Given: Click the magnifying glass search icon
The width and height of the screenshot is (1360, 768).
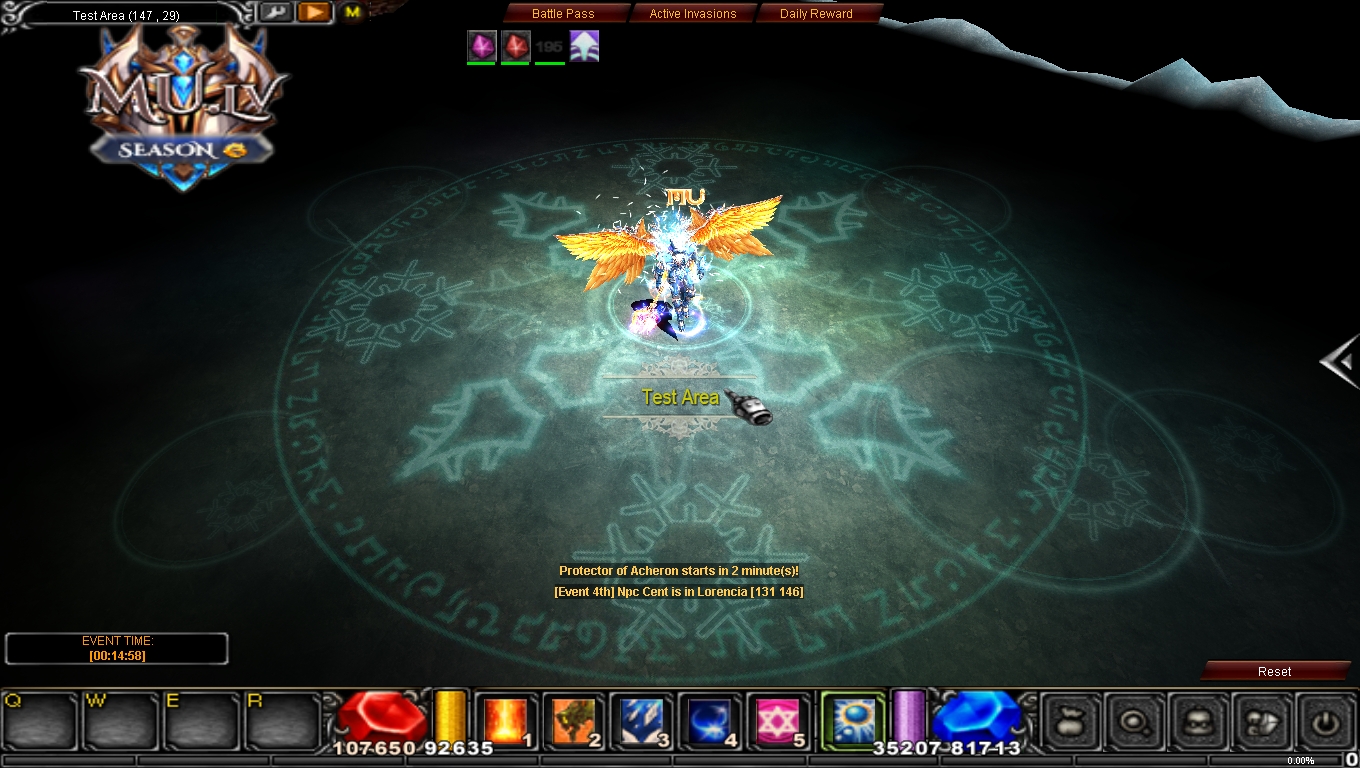Looking at the screenshot, I should pyautogui.click(x=1135, y=721).
